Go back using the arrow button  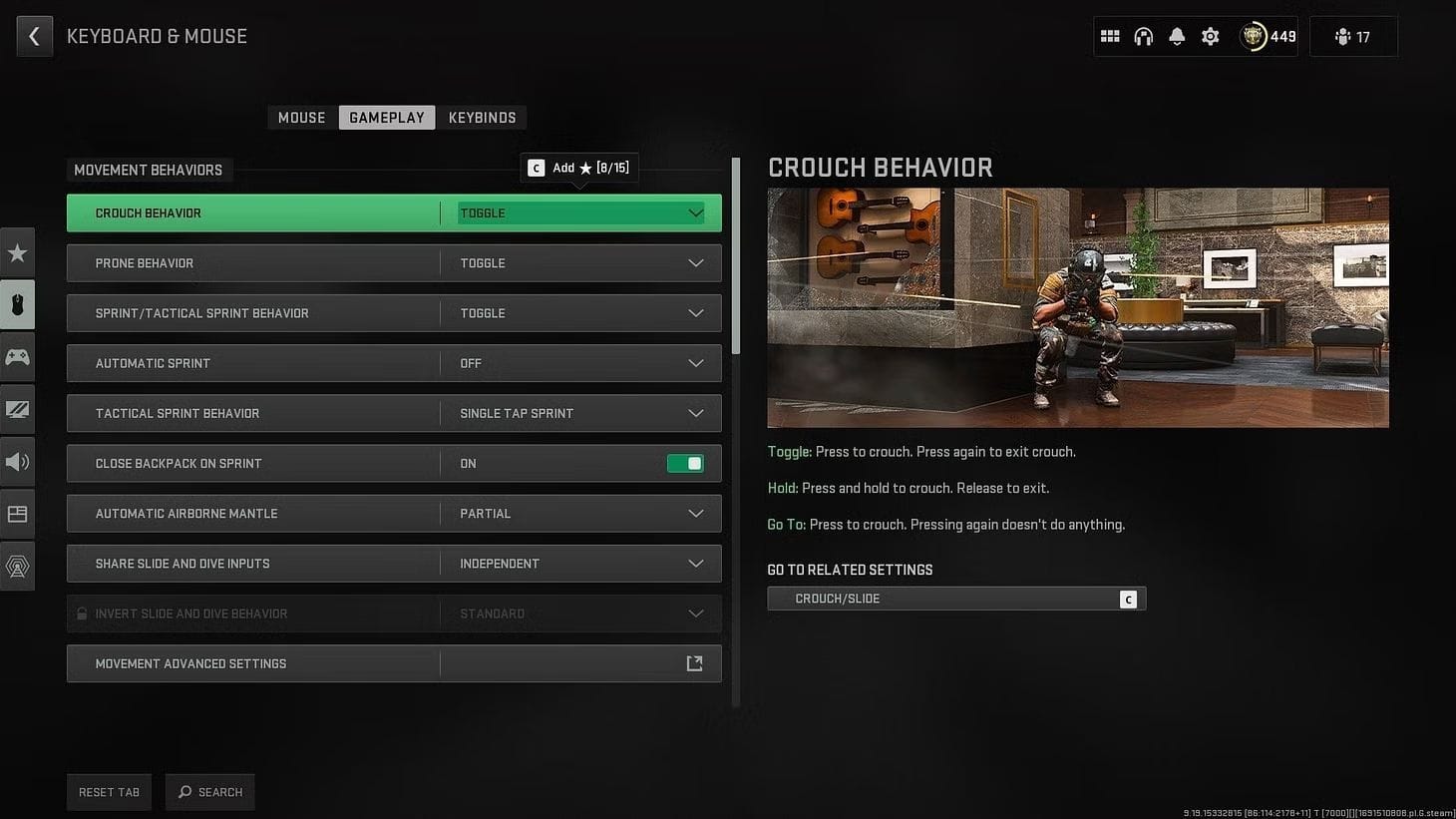pos(34,37)
